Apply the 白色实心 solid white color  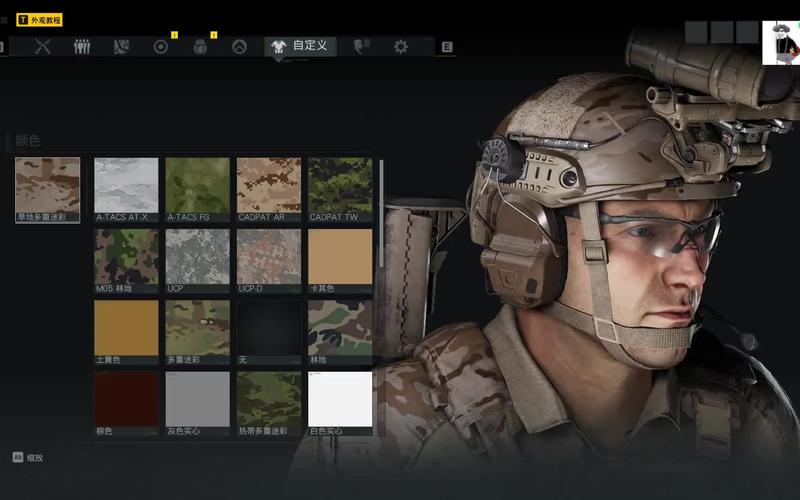point(340,399)
